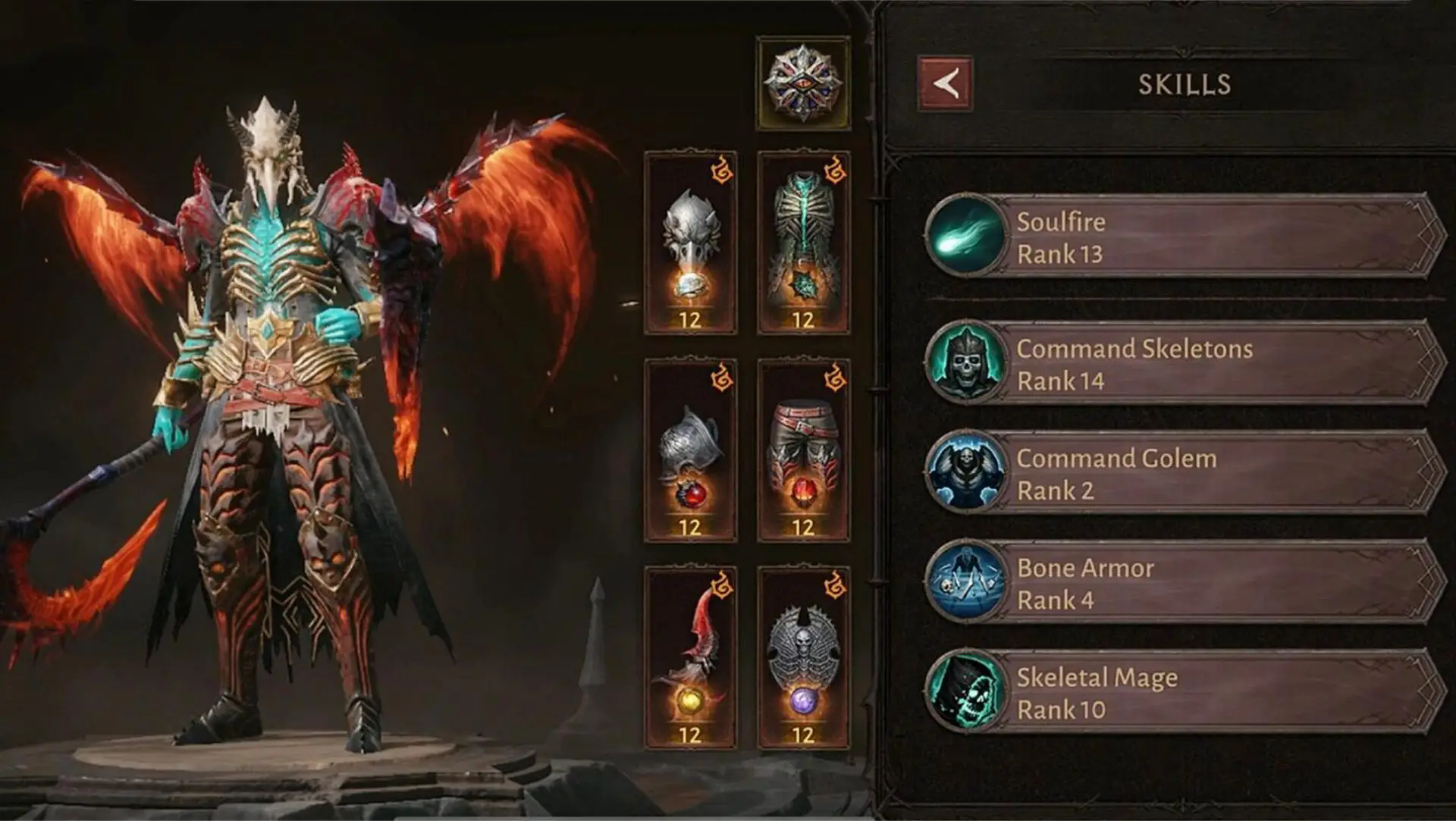The image size is (1456, 821).
Task: Choose the Command Golem skill
Action: [x=1183, y=474]
